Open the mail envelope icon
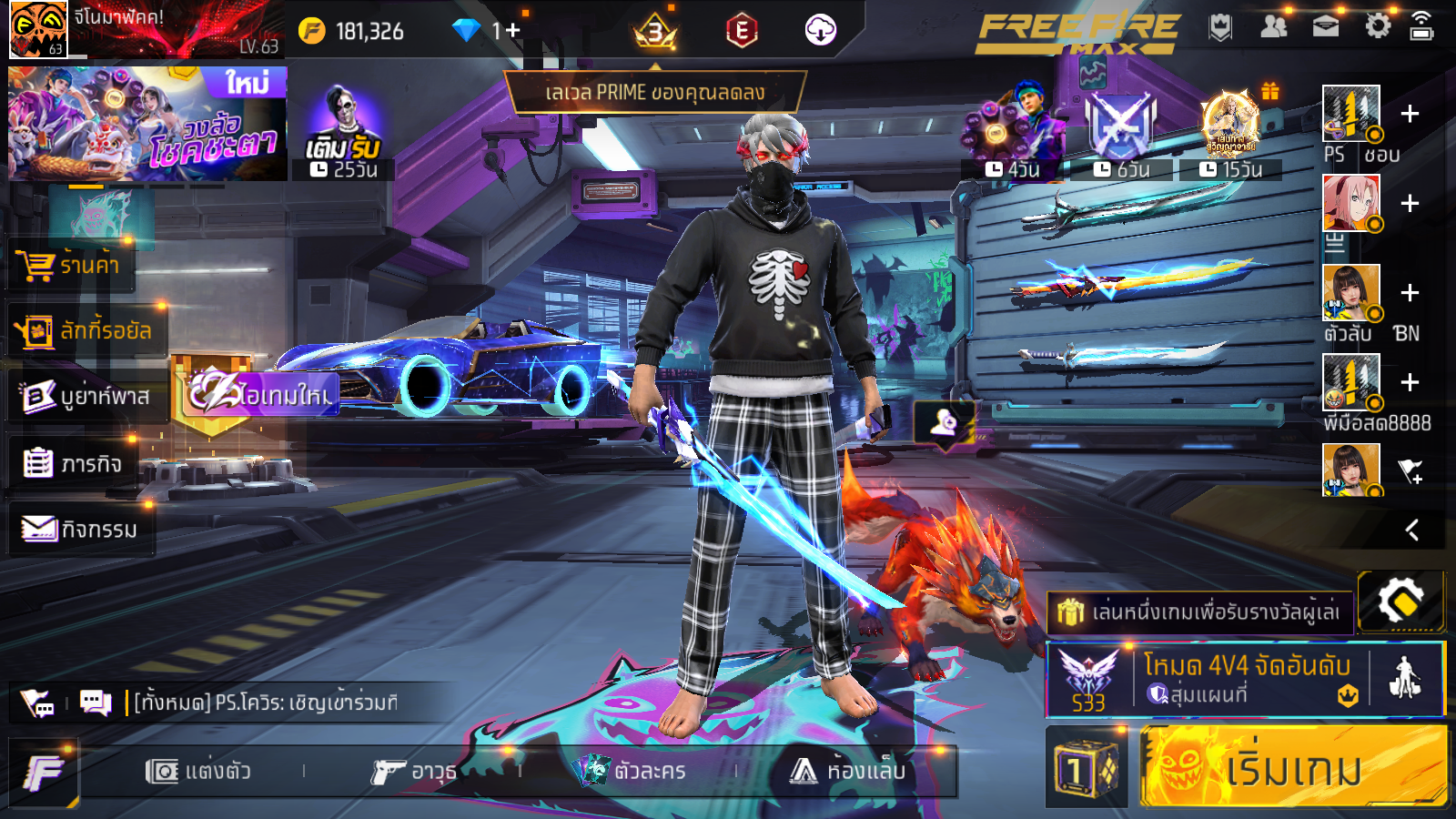Viewport: 1456px width, 819px height. 1325,26
